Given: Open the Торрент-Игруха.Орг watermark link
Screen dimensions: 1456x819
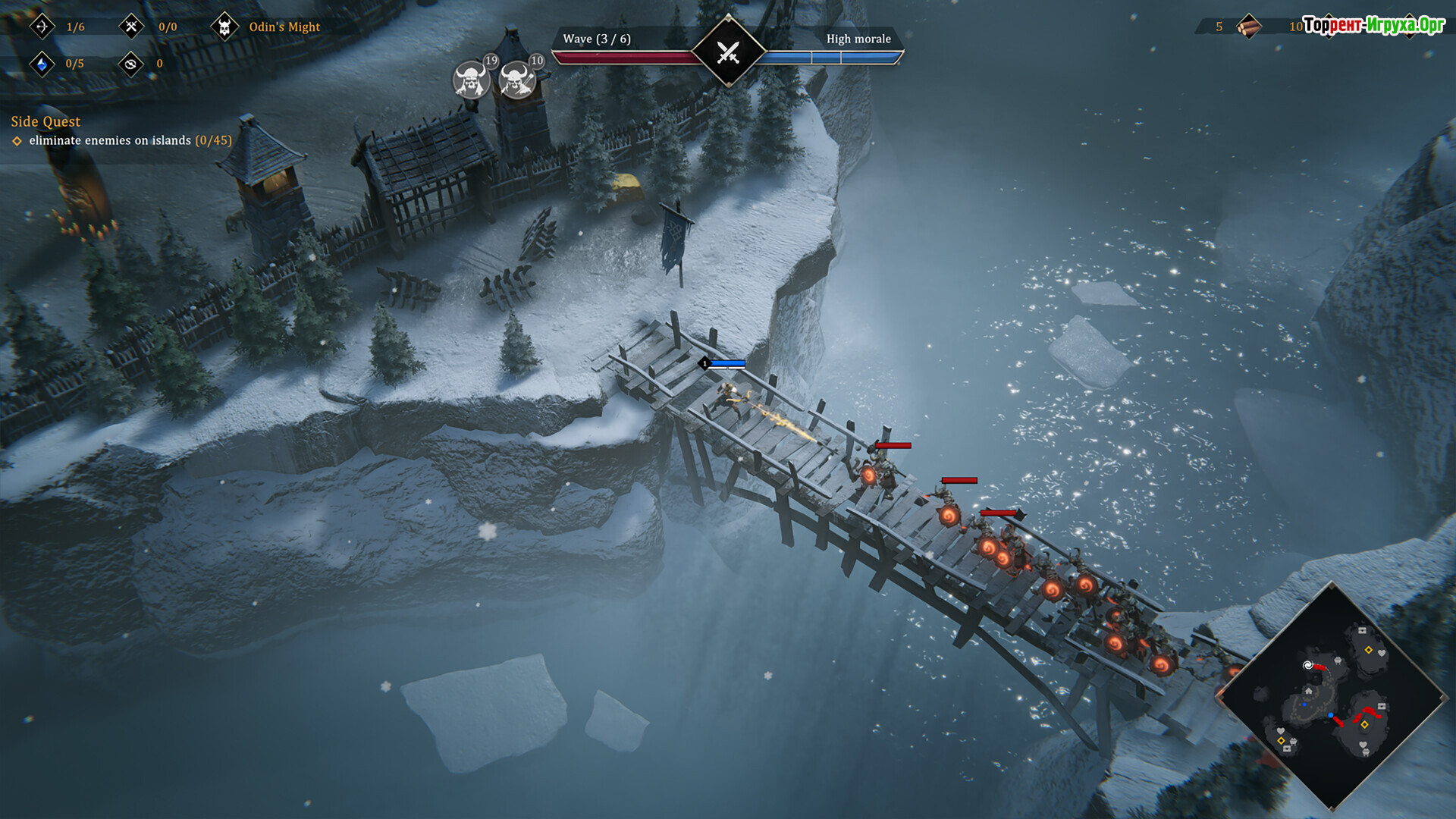Looking at the screenshot, I should coord(1374,25).
